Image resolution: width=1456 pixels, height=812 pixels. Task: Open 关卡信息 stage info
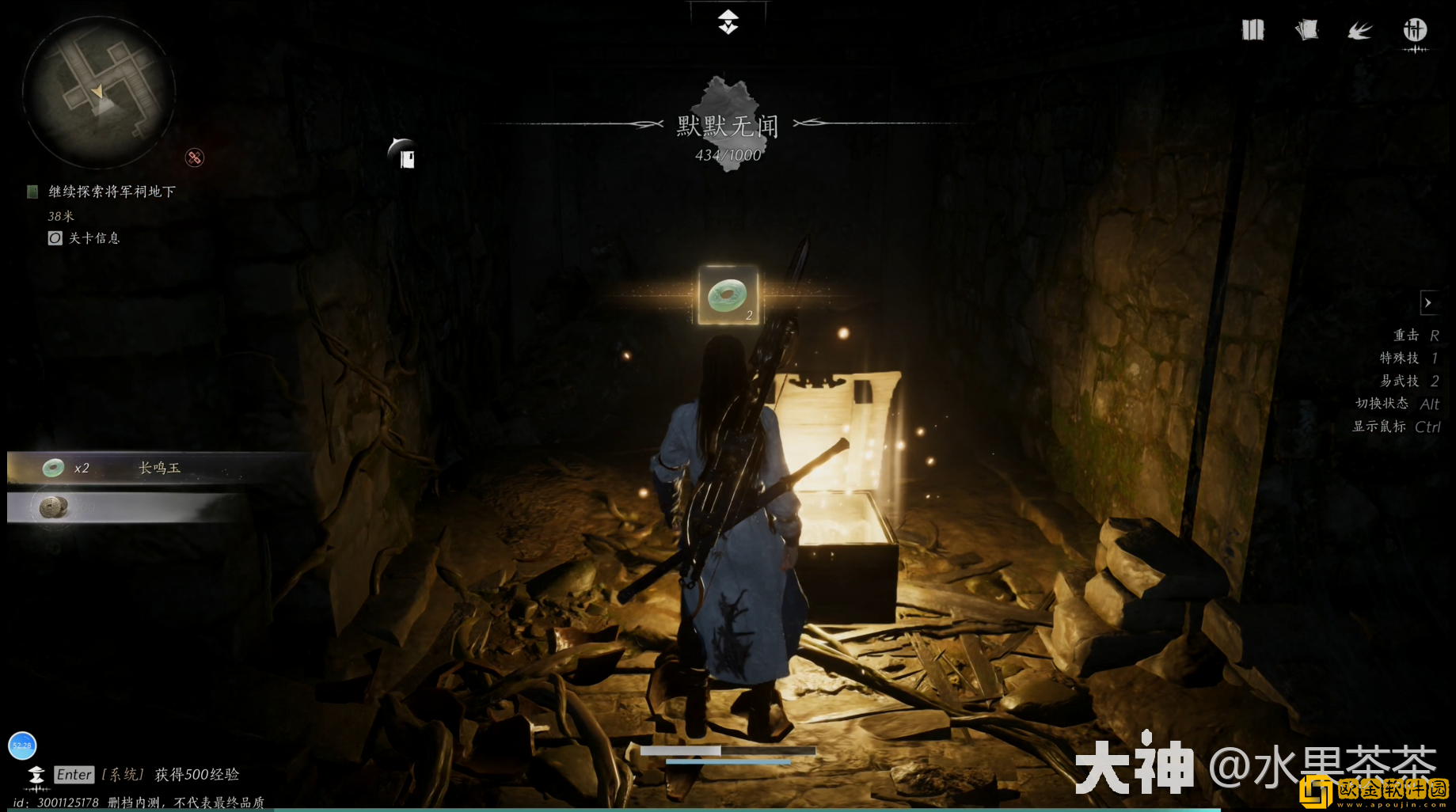tap(93, 238)
